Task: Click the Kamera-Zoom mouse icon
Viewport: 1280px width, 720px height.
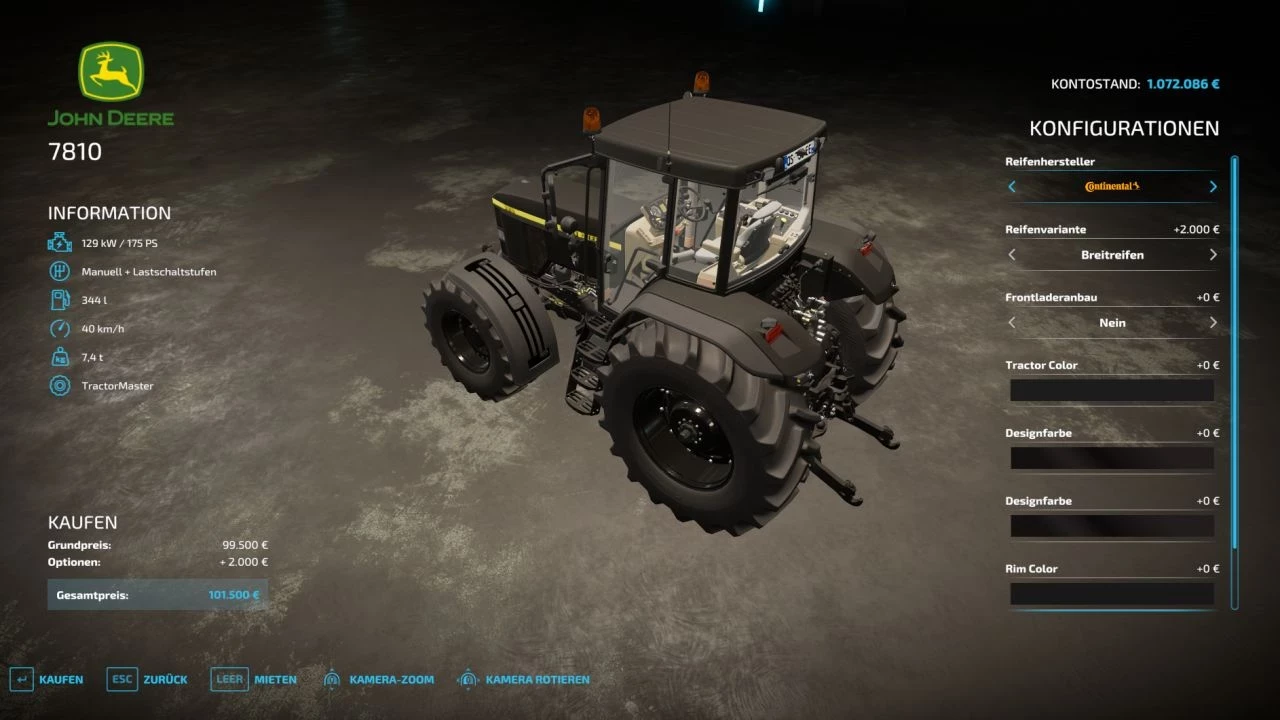Action: 331,678
